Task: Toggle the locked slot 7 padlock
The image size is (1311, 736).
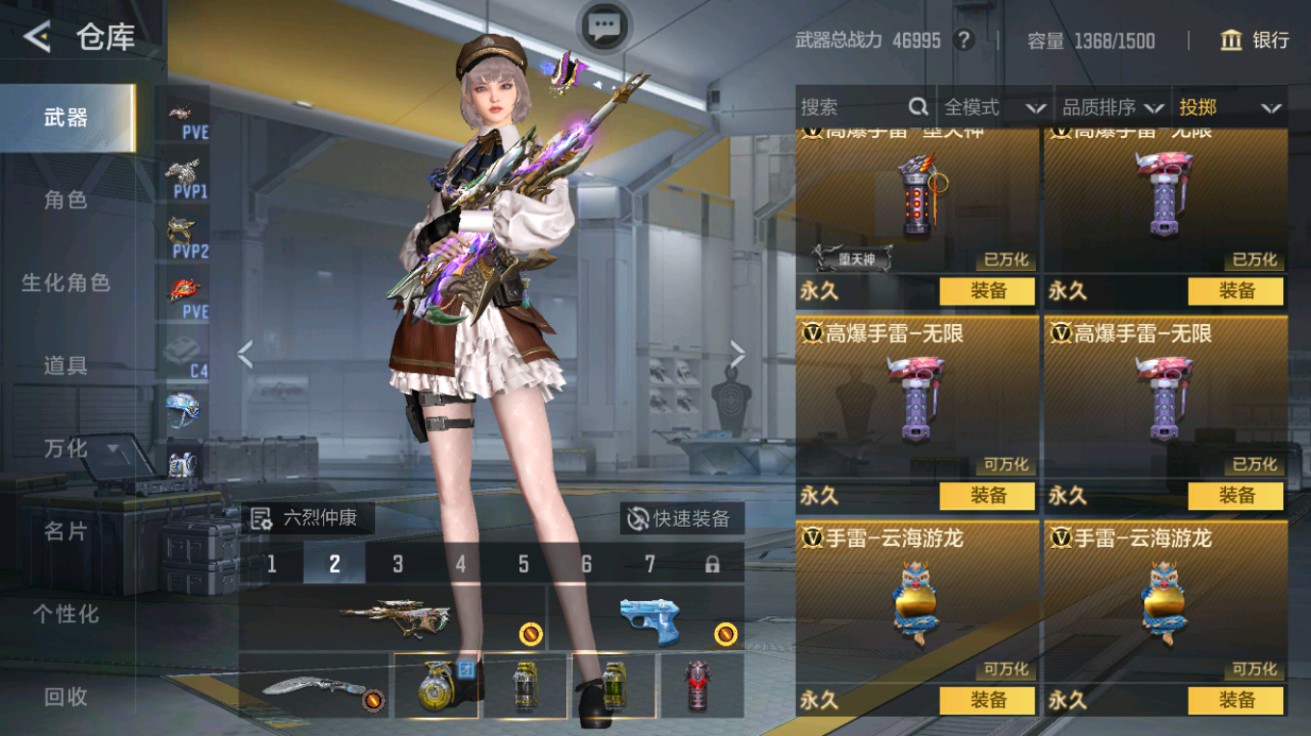Action: tap(712, 563)
